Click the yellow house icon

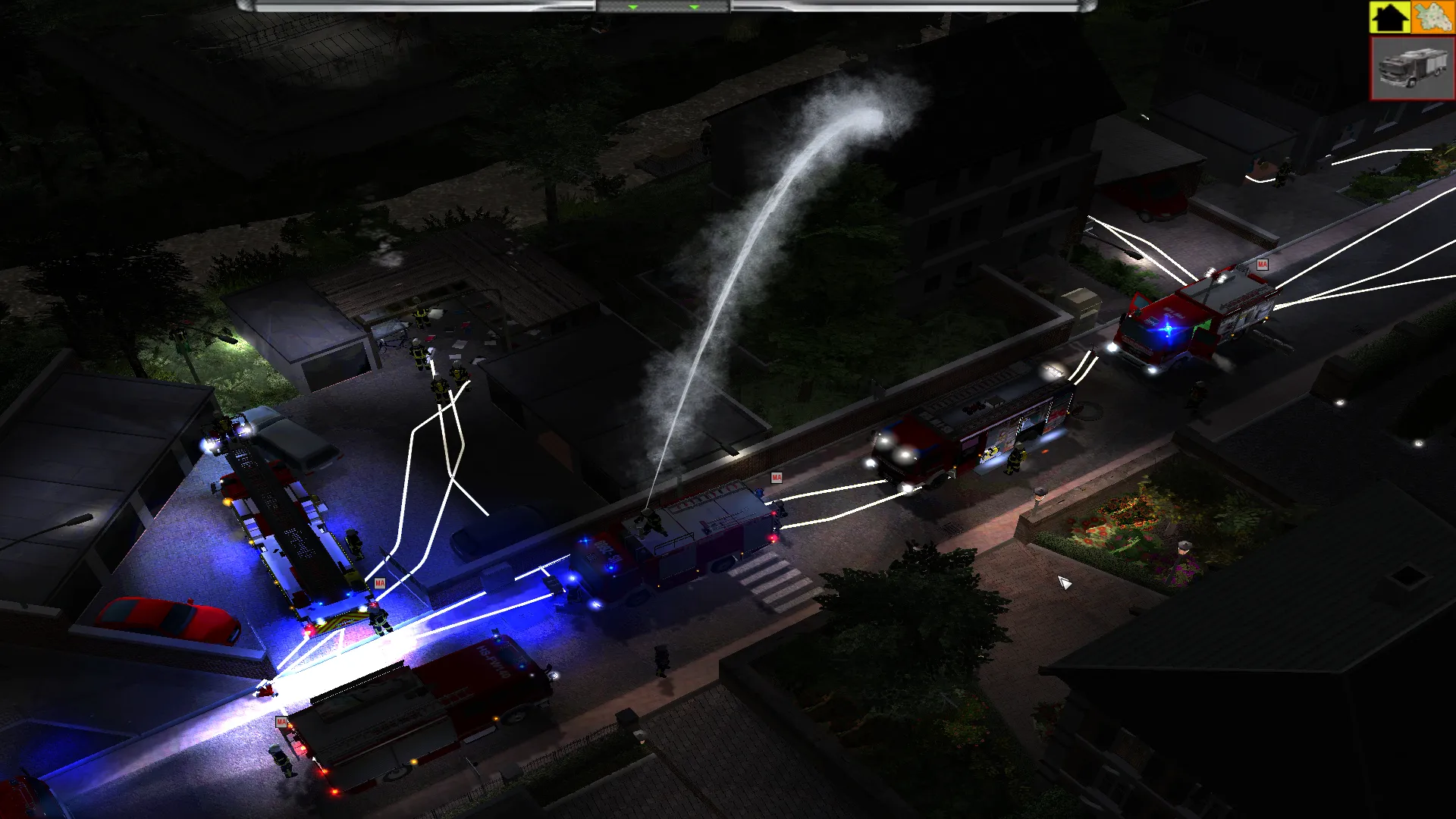click(1389, 17)
